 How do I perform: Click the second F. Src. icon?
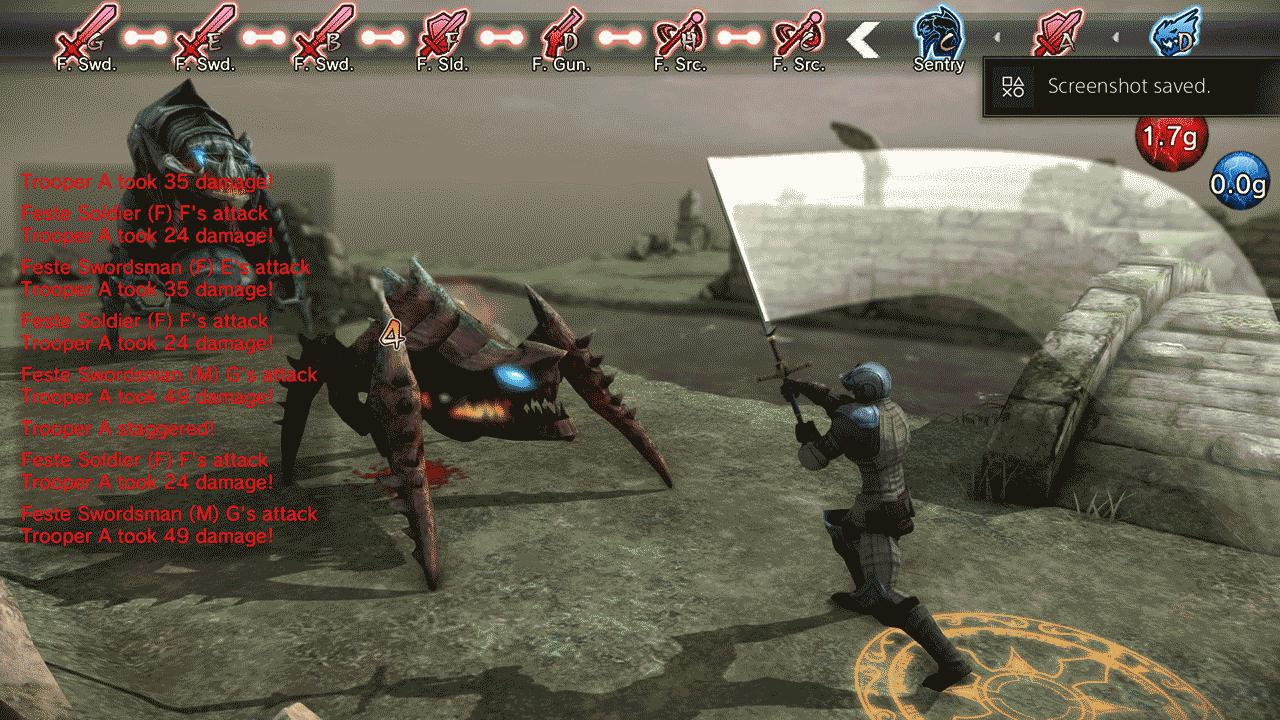pos(797,35)
